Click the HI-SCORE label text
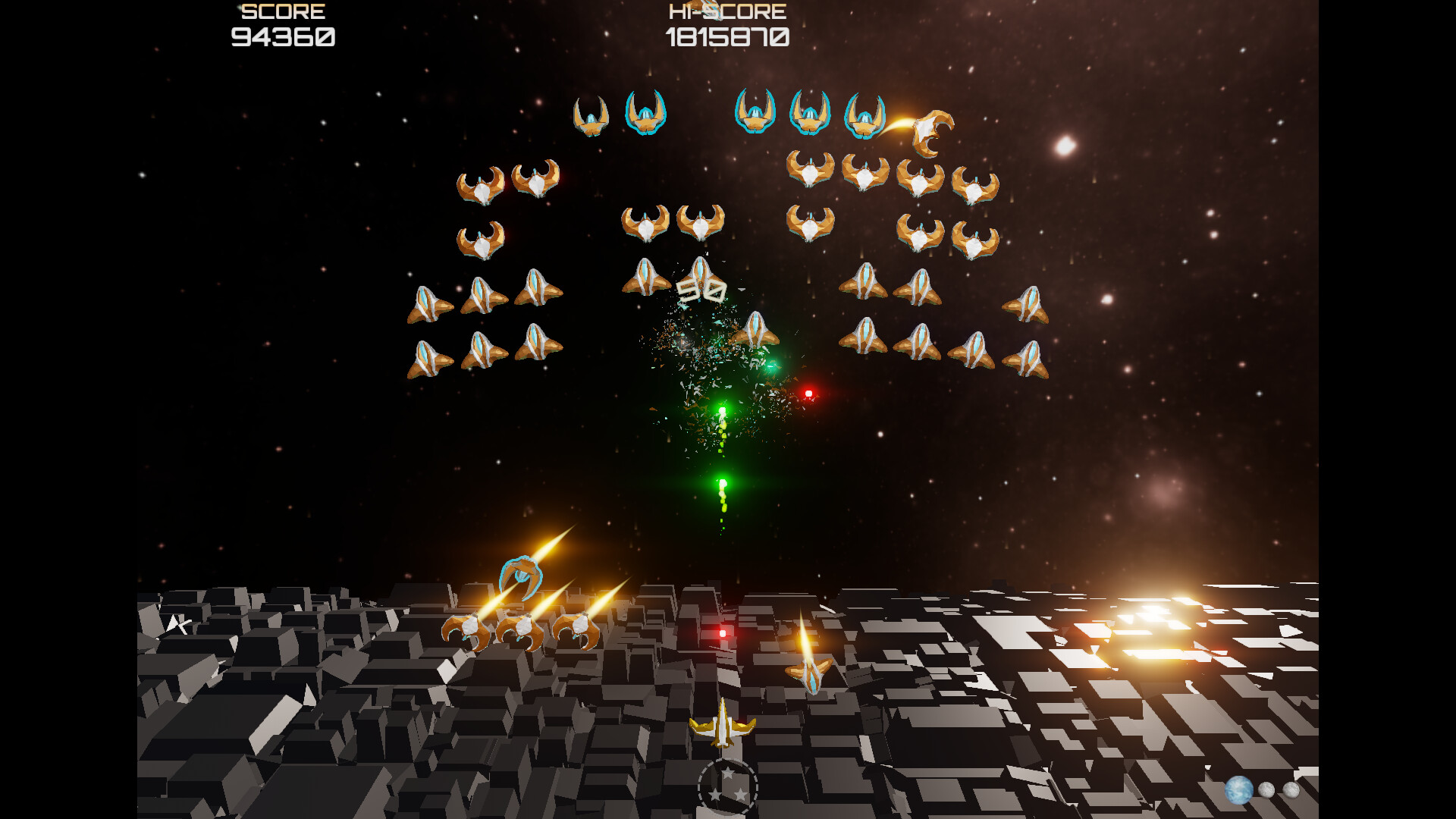This screenshot has height=819, width=1456. [x=726, y=11]
